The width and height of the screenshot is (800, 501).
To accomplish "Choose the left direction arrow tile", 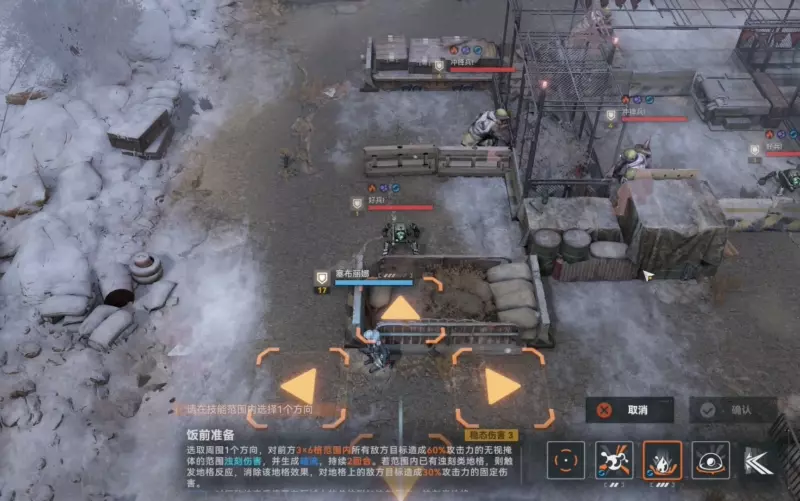I will [300, 386].
